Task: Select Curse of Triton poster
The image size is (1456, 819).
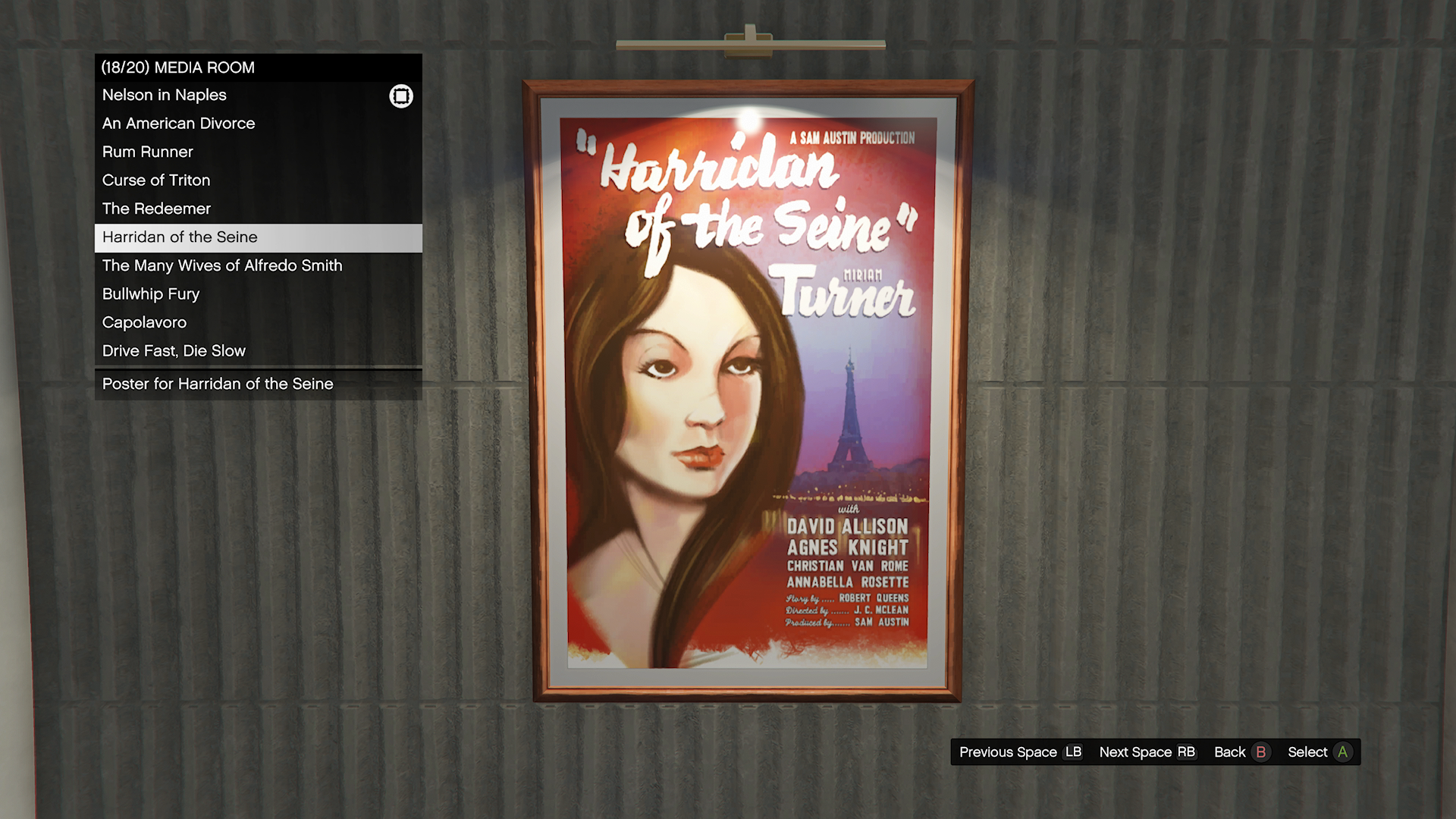Action: click(156, 180)
